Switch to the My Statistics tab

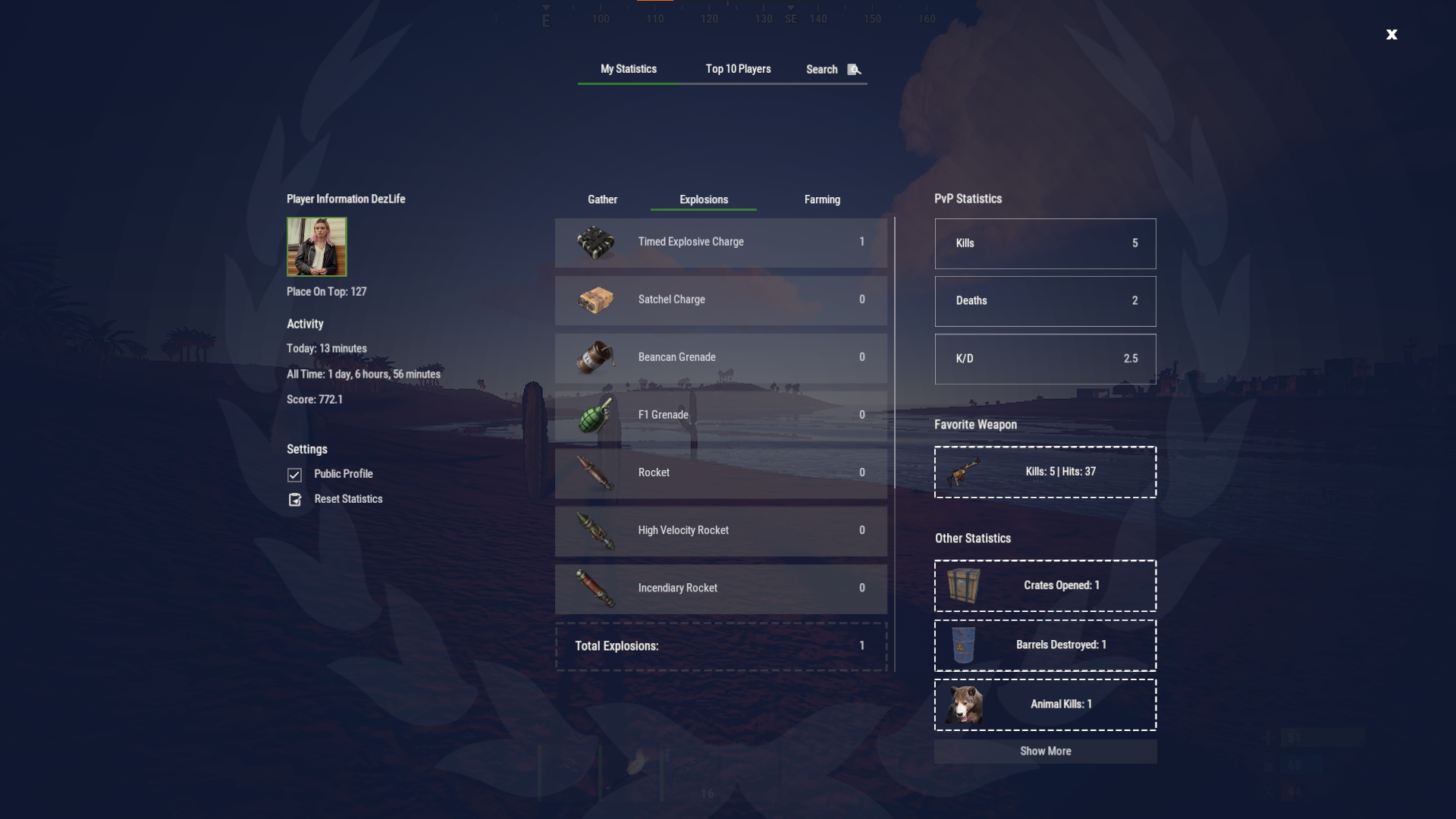coord(629,69)
